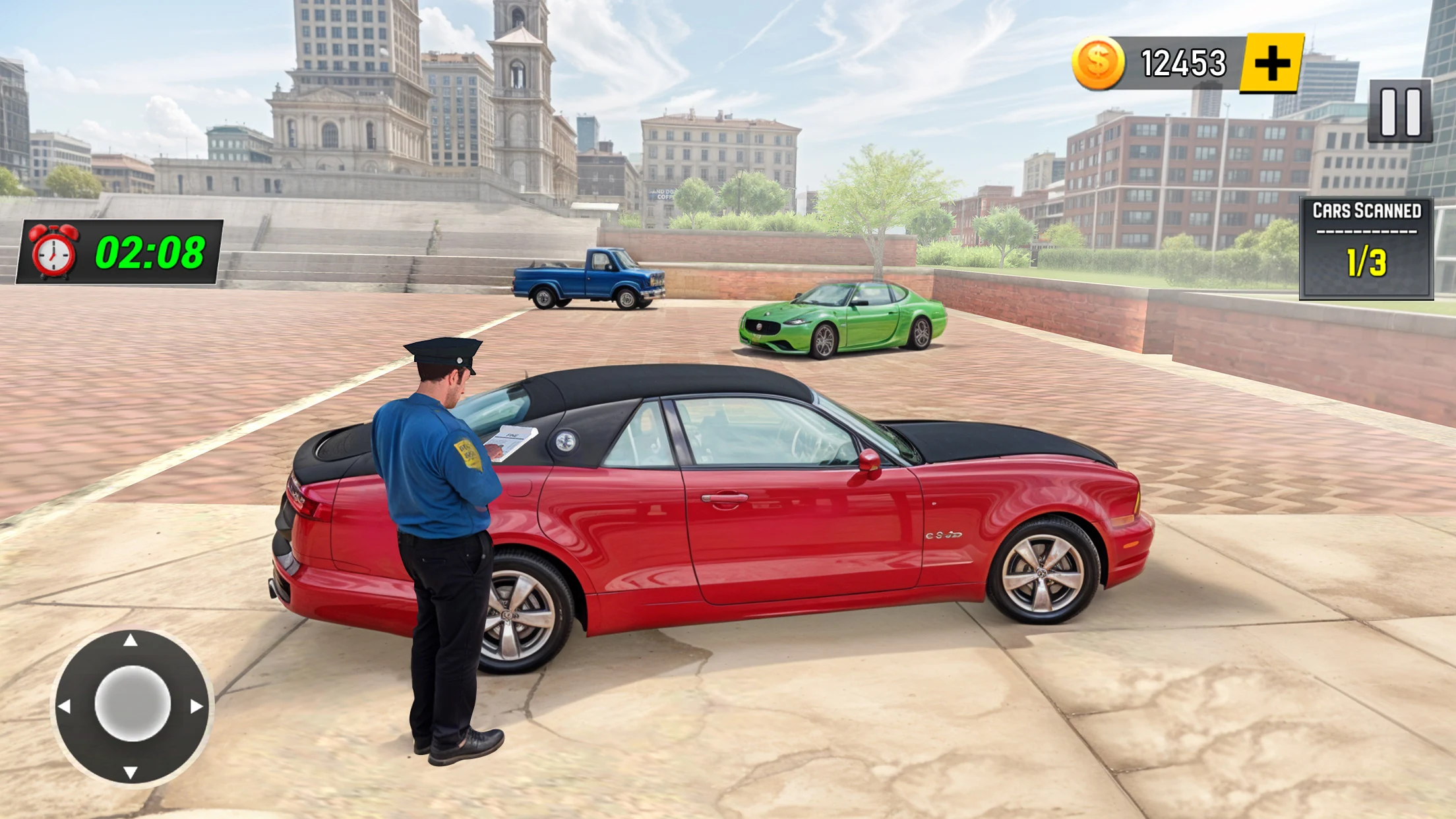Tap the joystick's right arrow

197,706
